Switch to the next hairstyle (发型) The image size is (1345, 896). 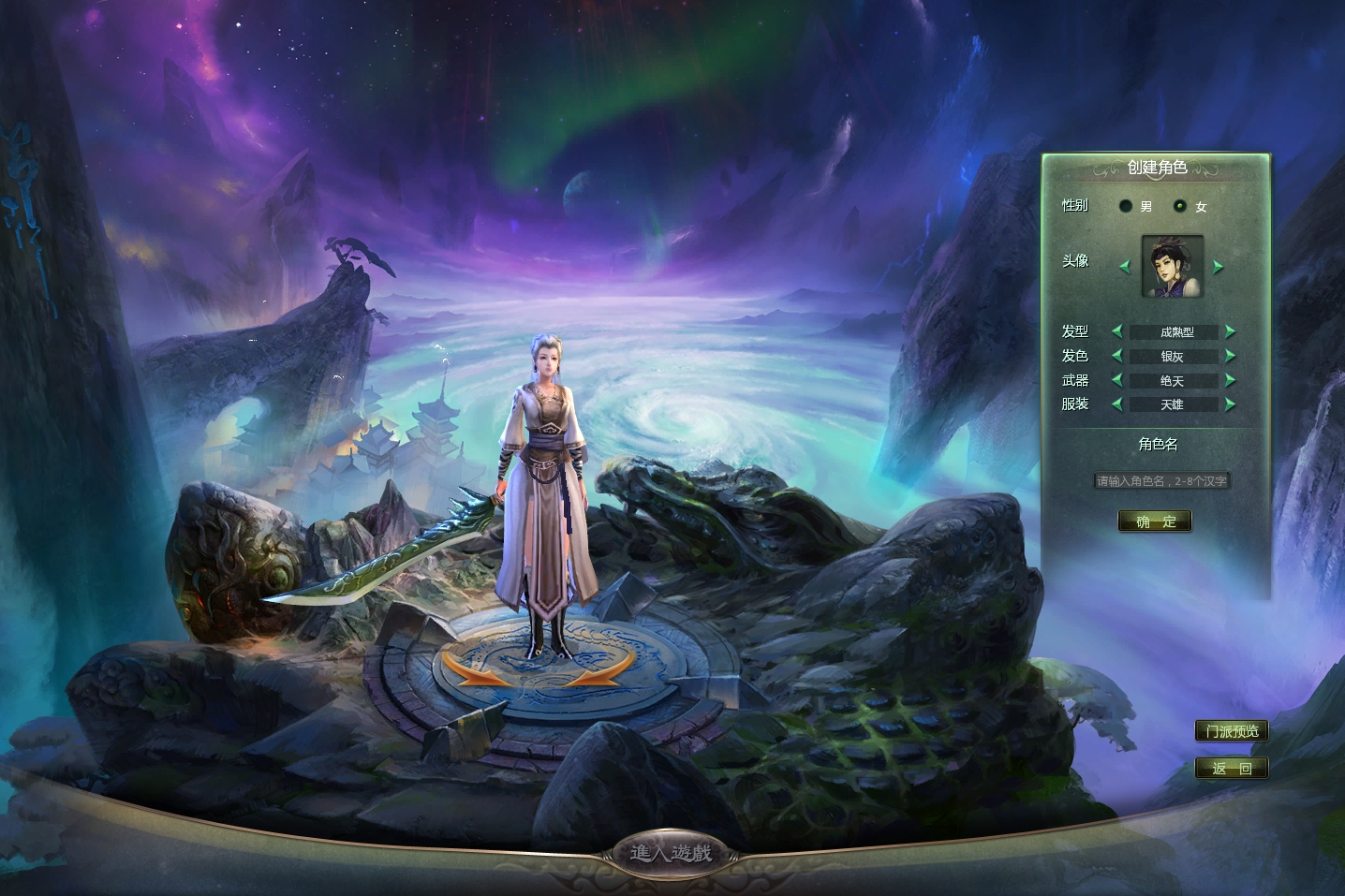coord(1230,331)
